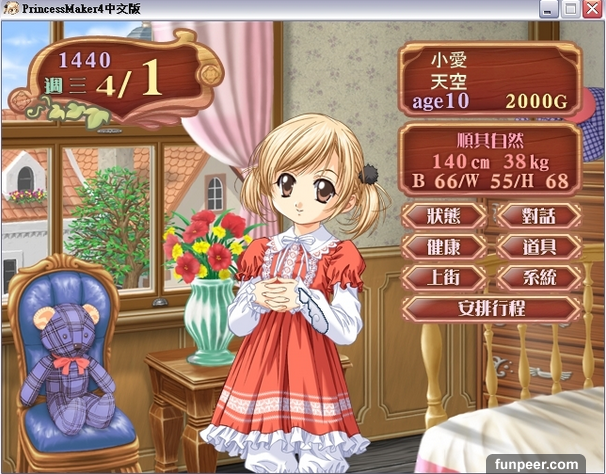
Task: Close the PrincessMaker4 window
Action: (x=593, y=9)
